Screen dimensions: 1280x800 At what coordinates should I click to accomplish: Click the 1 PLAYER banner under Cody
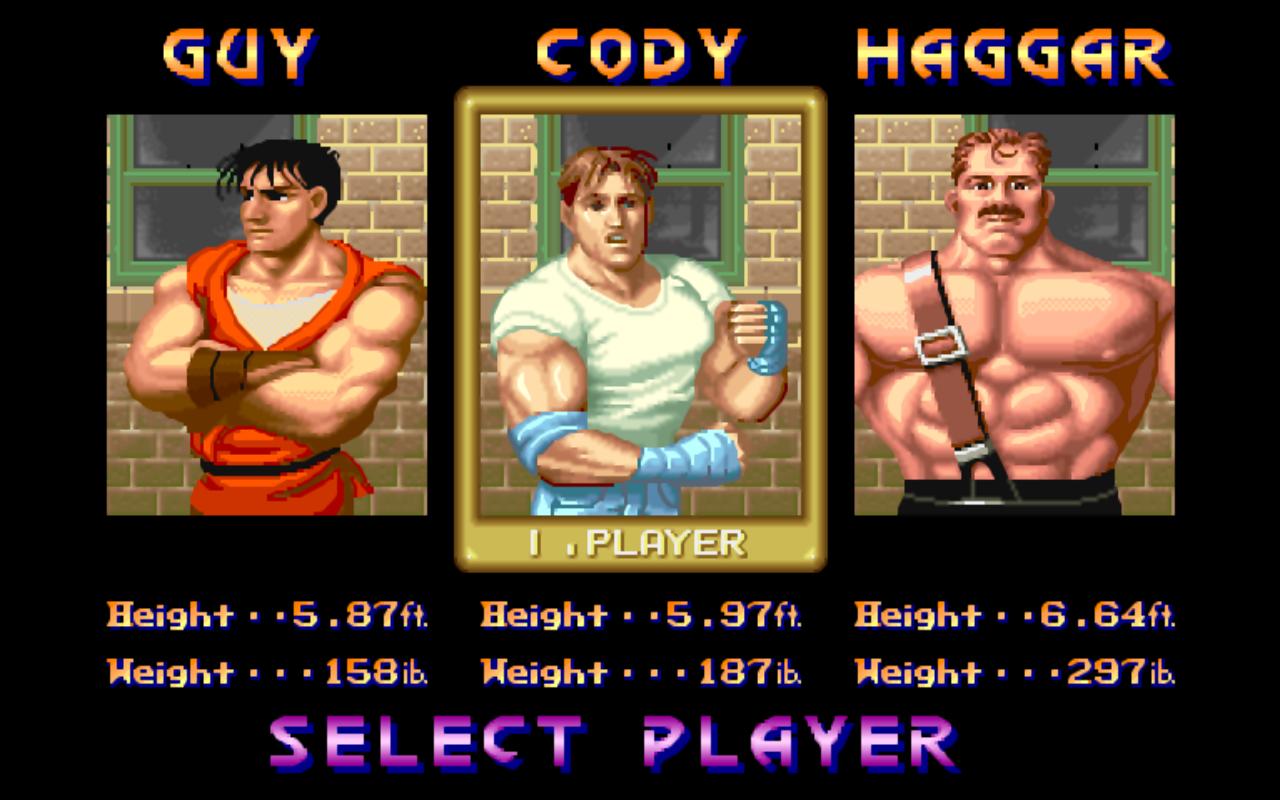click(640, 543)
